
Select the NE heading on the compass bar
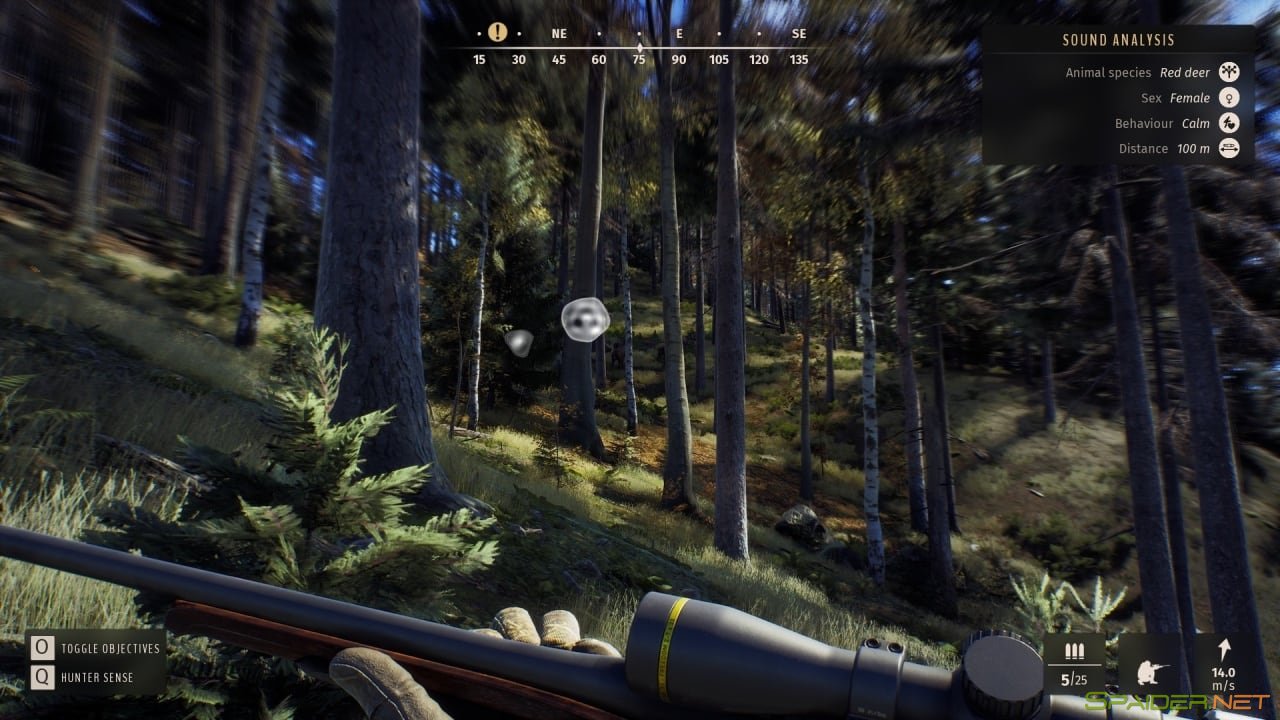tap(557, 33)
